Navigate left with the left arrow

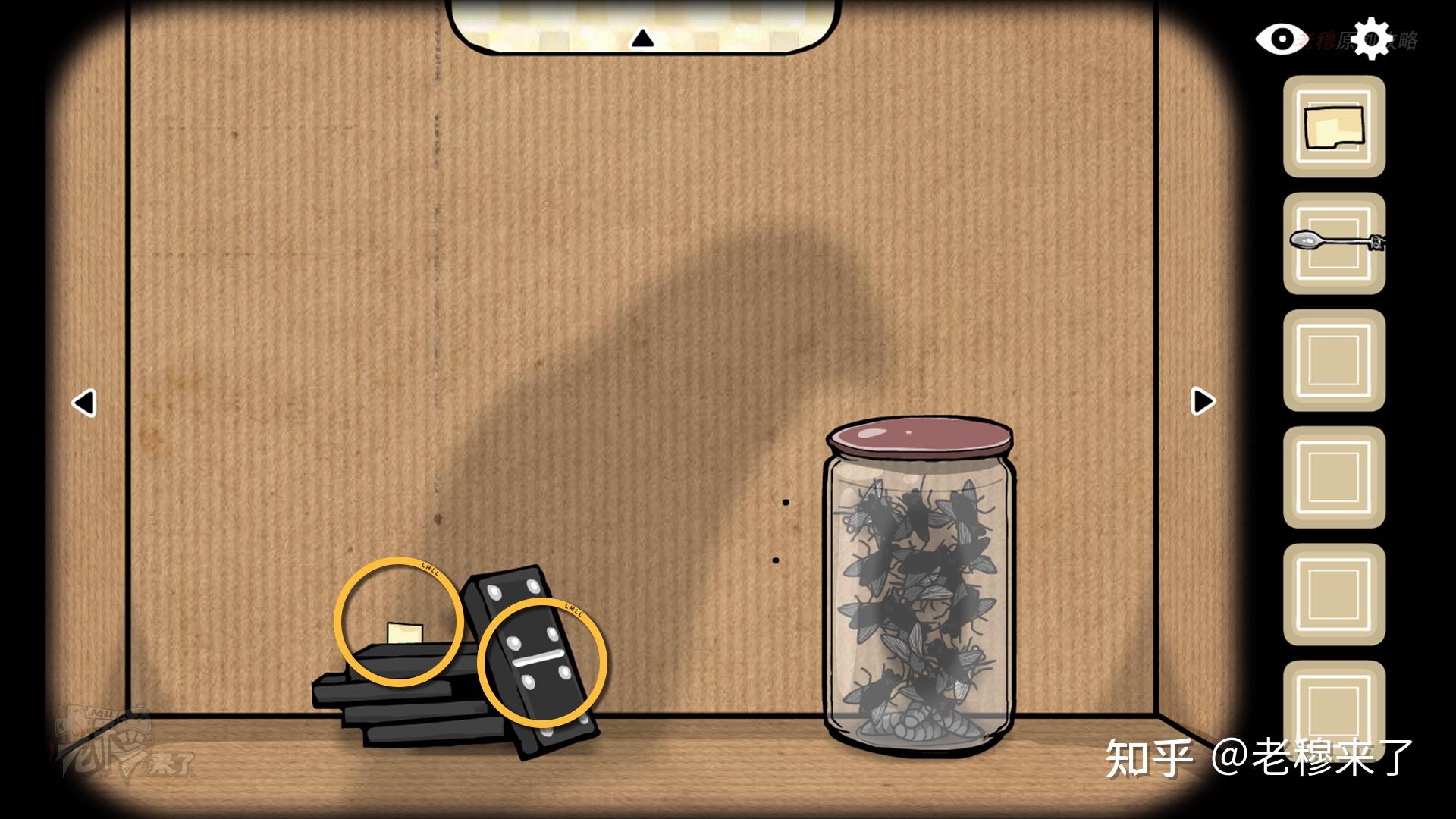tap(83, 403)
